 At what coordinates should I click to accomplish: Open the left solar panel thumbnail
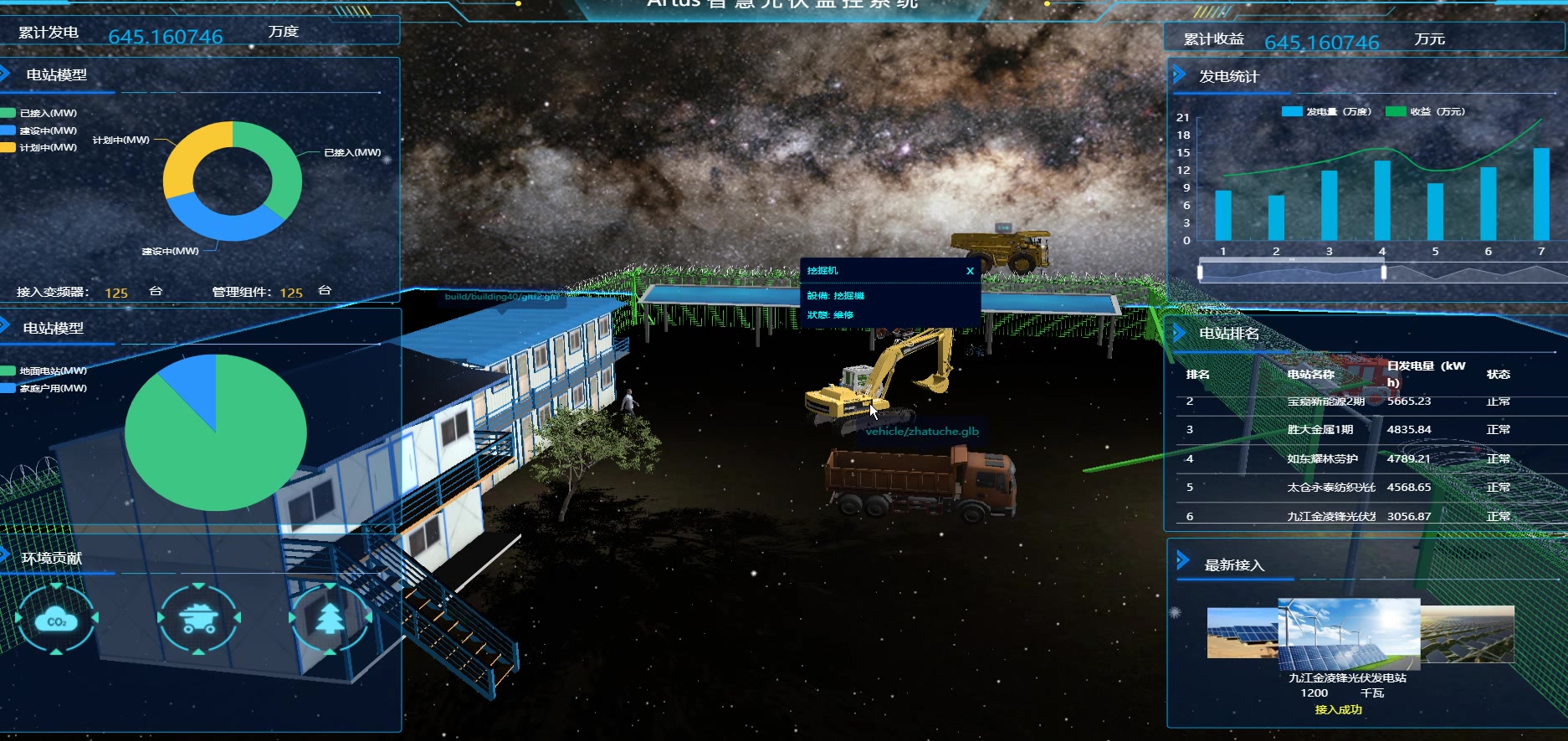tap(1242, 633)
